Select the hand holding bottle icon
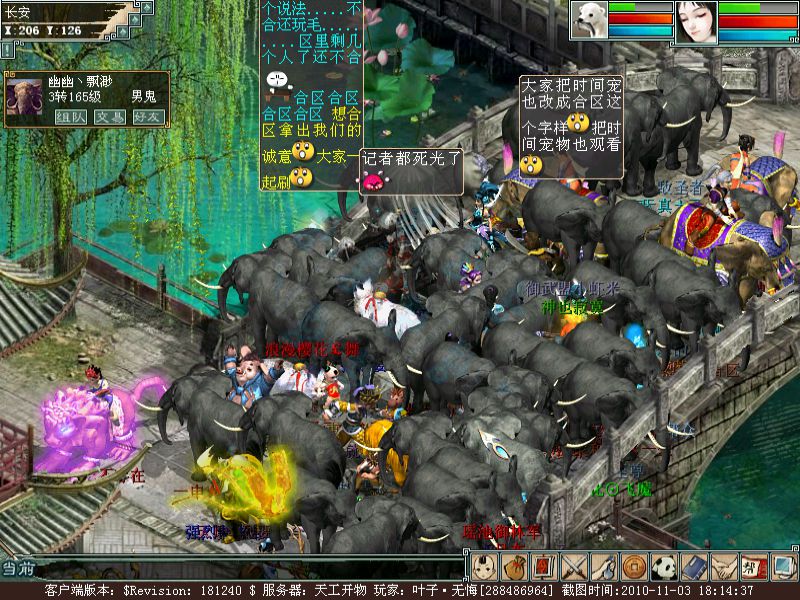This screenshot has width=800, height=600. (605, 567)
